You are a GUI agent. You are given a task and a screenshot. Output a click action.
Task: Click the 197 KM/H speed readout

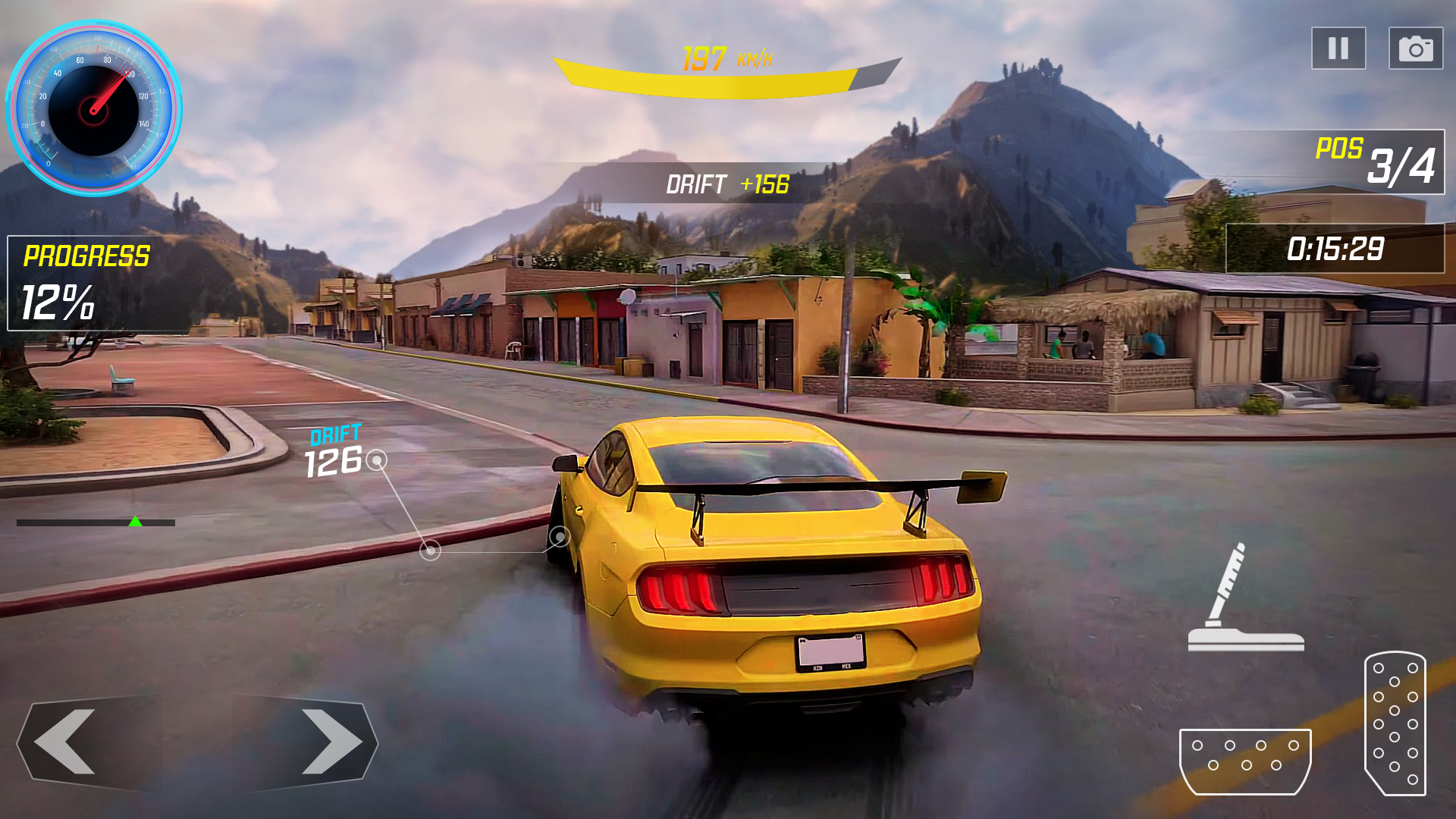pos(728,58)
